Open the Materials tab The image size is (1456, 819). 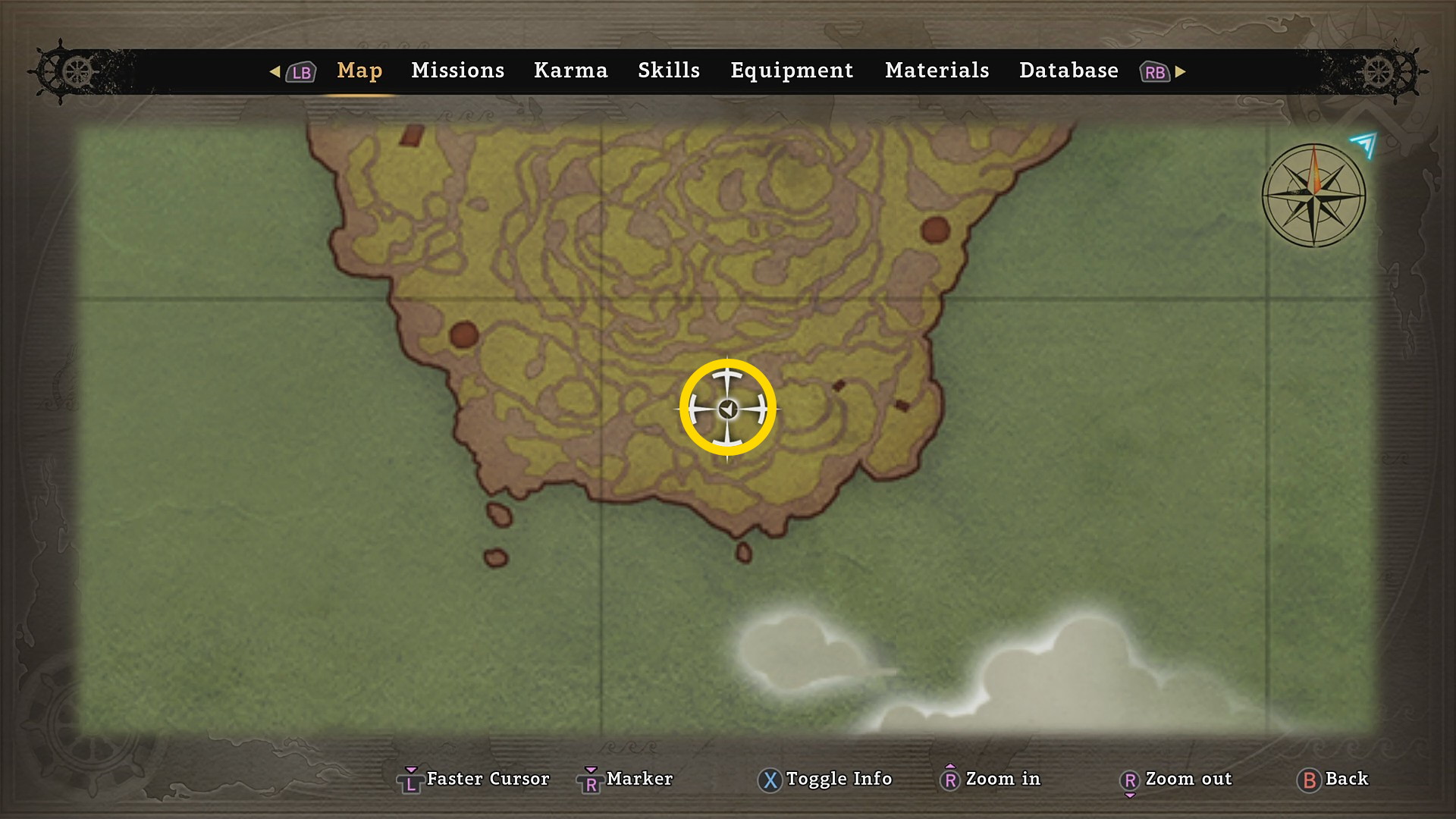[x=937, y=71]
